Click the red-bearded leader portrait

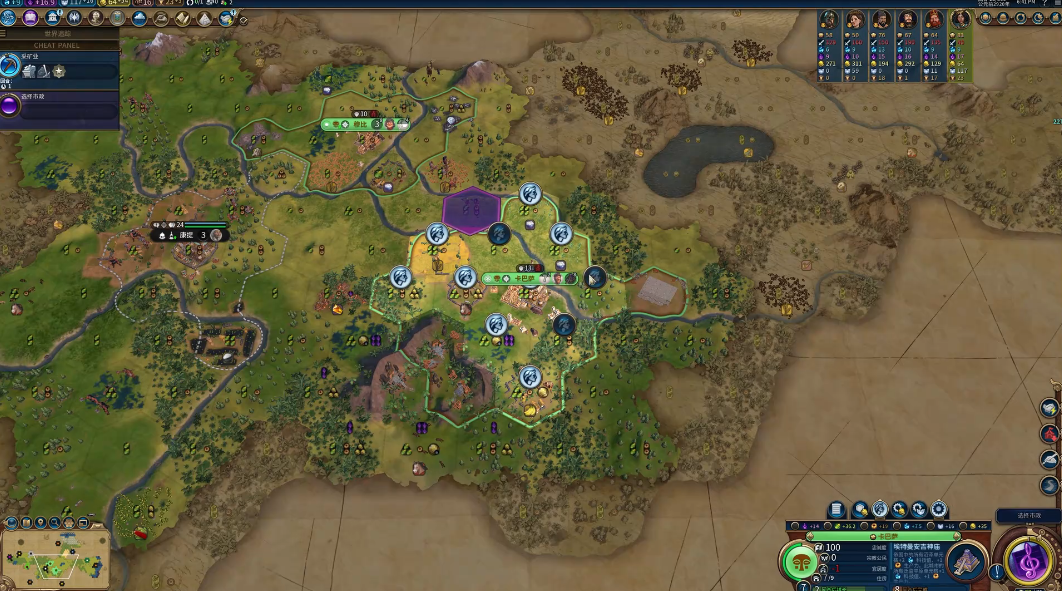click(x=934, y=20)
